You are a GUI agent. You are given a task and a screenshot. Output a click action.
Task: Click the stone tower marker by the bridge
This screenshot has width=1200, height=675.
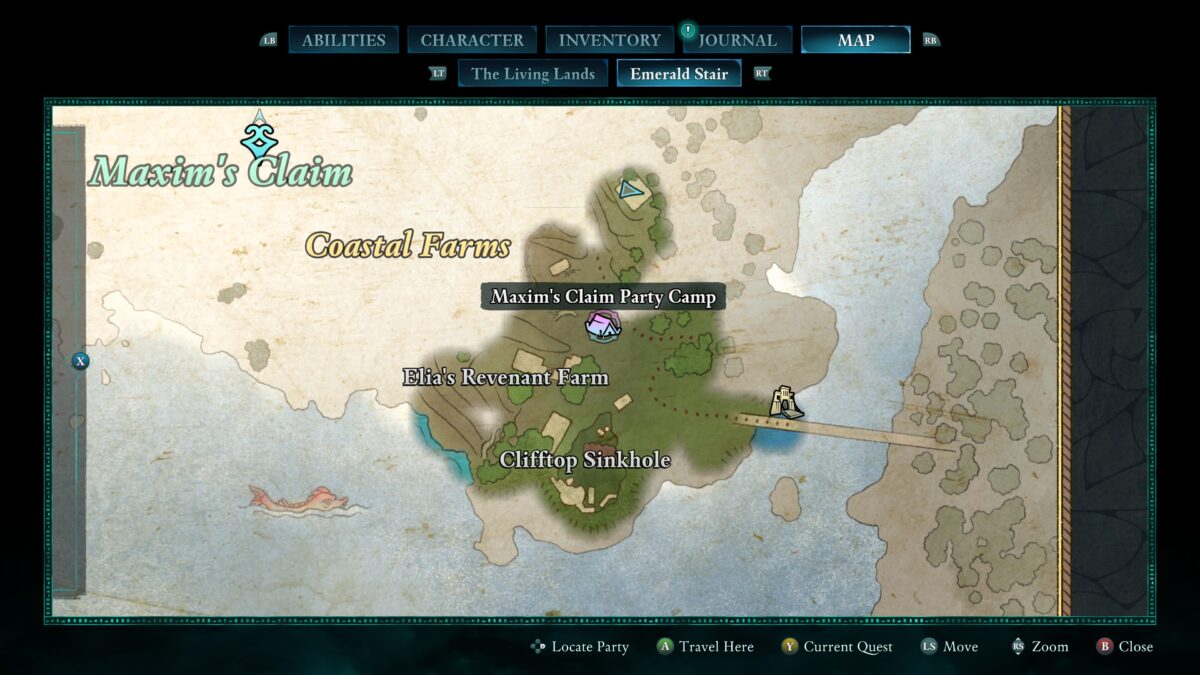tap(786, 402)
